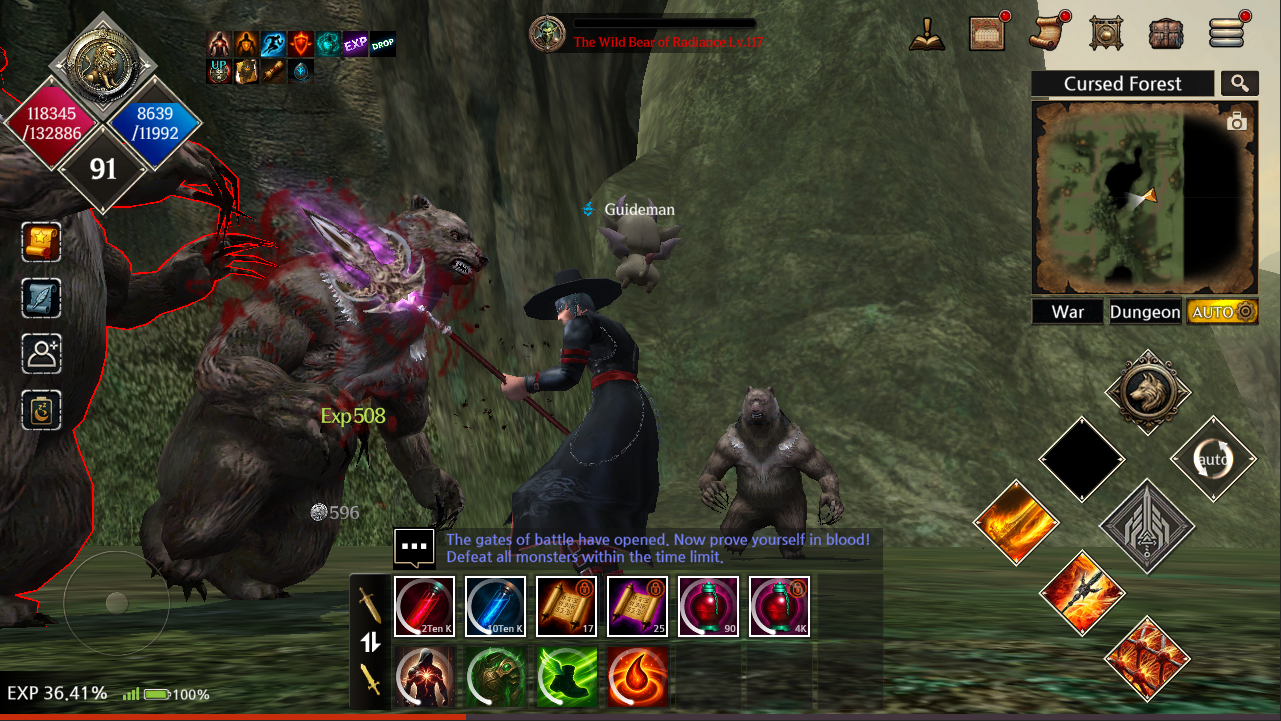Open the quest scroll icon in the top bar
The width and height of the screenshot is (1281, 721).
click(1047, 33)
